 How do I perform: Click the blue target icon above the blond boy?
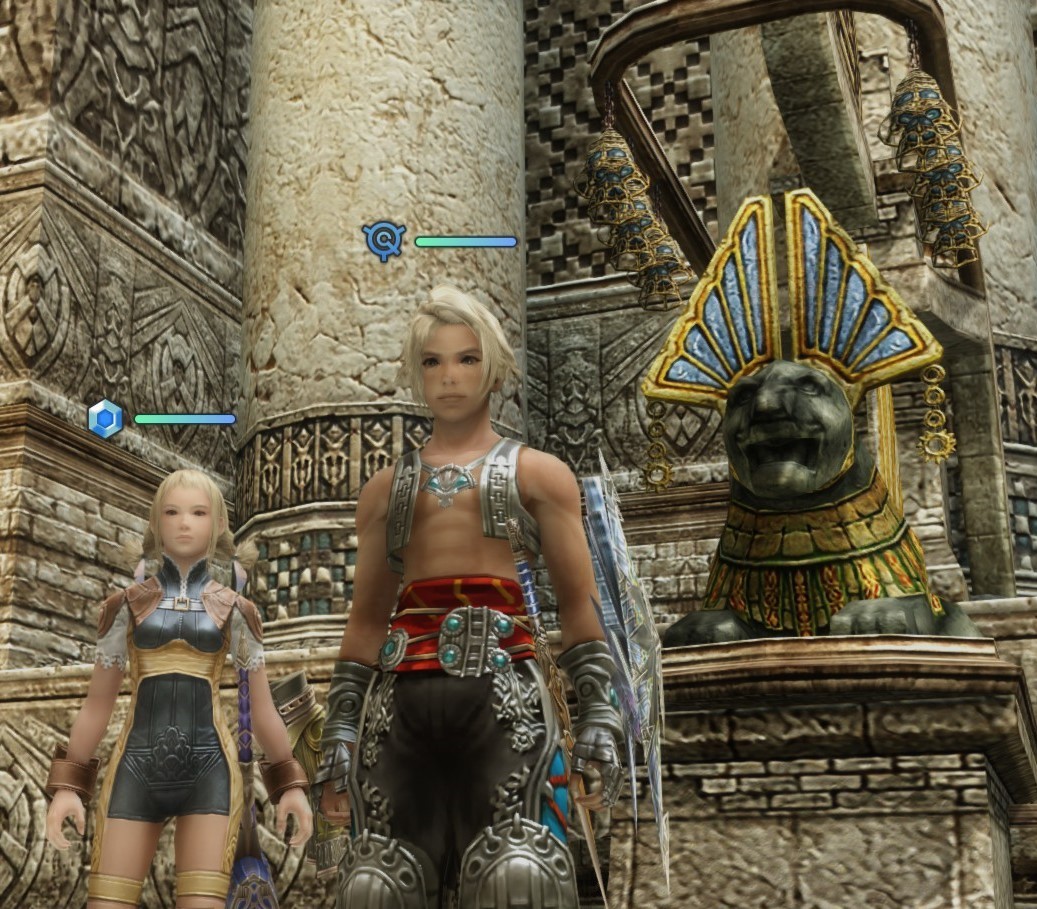pos(384,241)
